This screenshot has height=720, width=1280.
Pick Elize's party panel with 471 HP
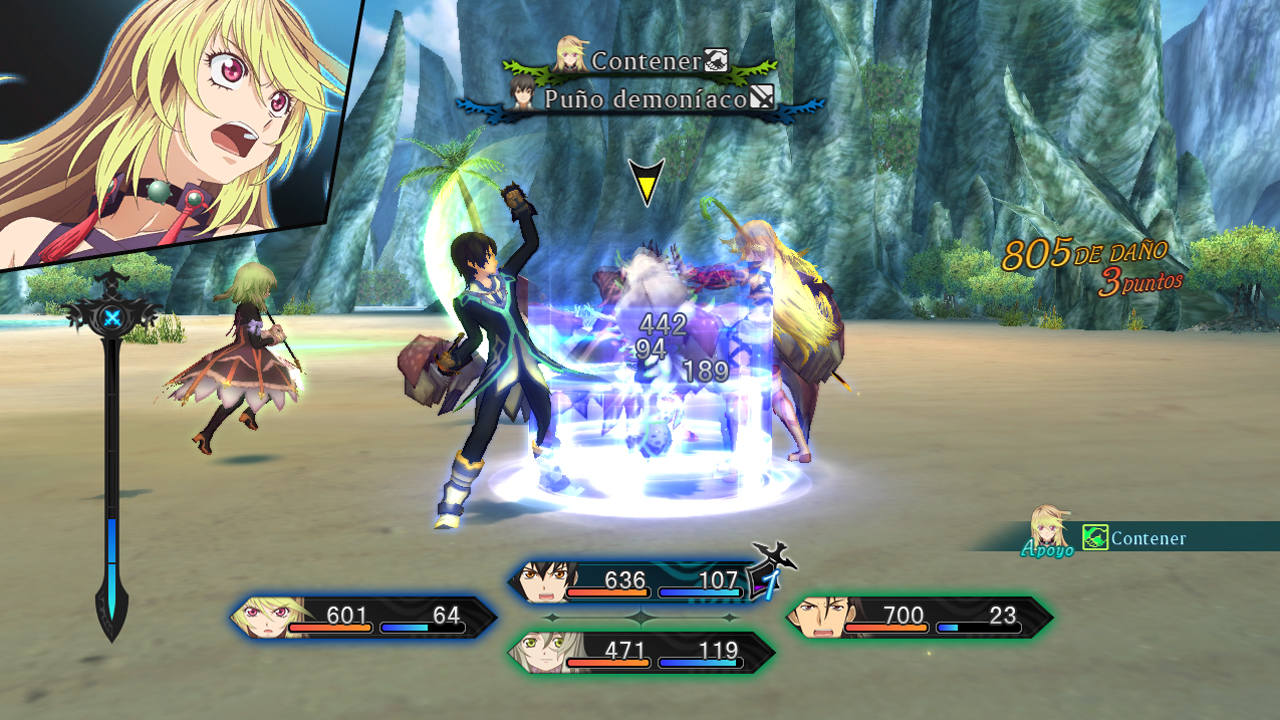pyautogui.click(x=641, y=652)
